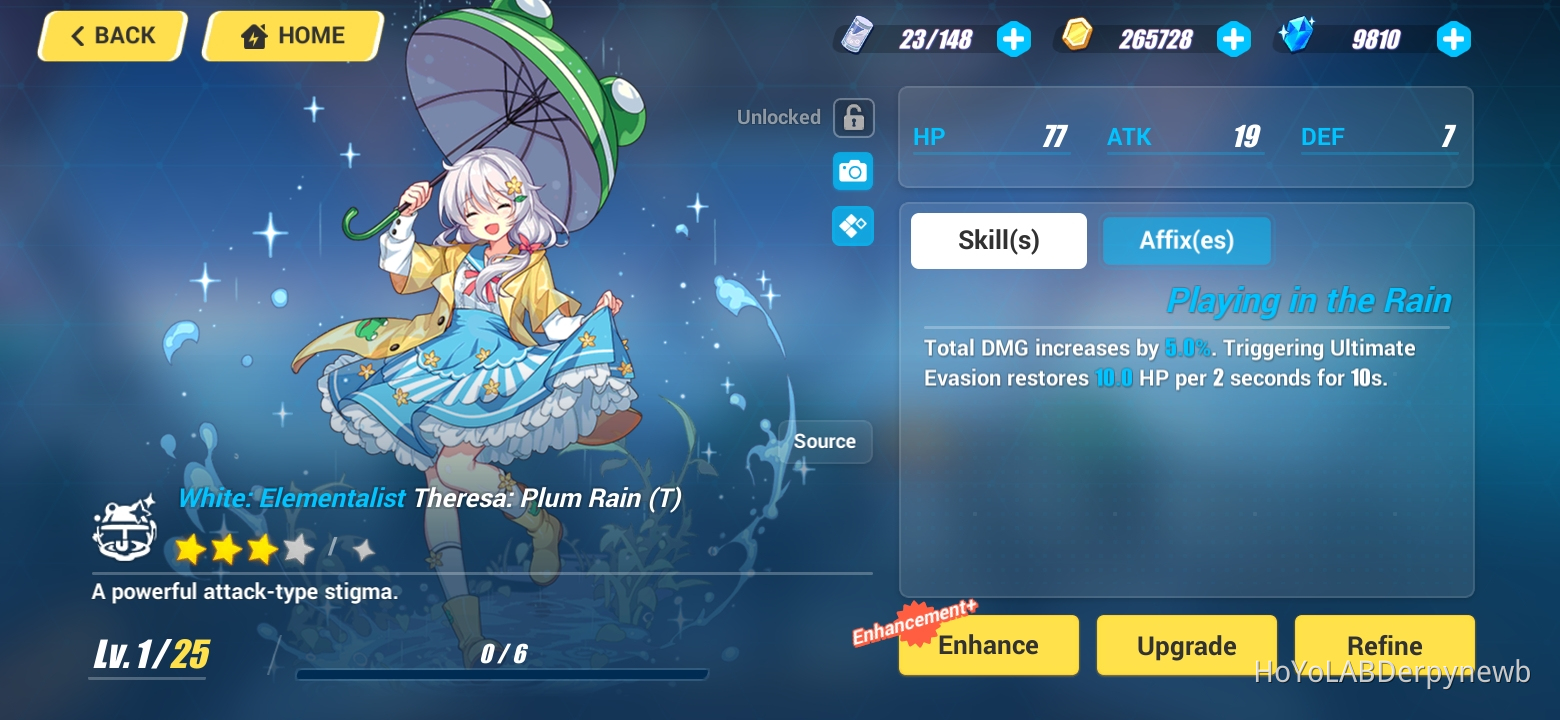
Task: Open the Upgrade option
Action: point(1186,645)
